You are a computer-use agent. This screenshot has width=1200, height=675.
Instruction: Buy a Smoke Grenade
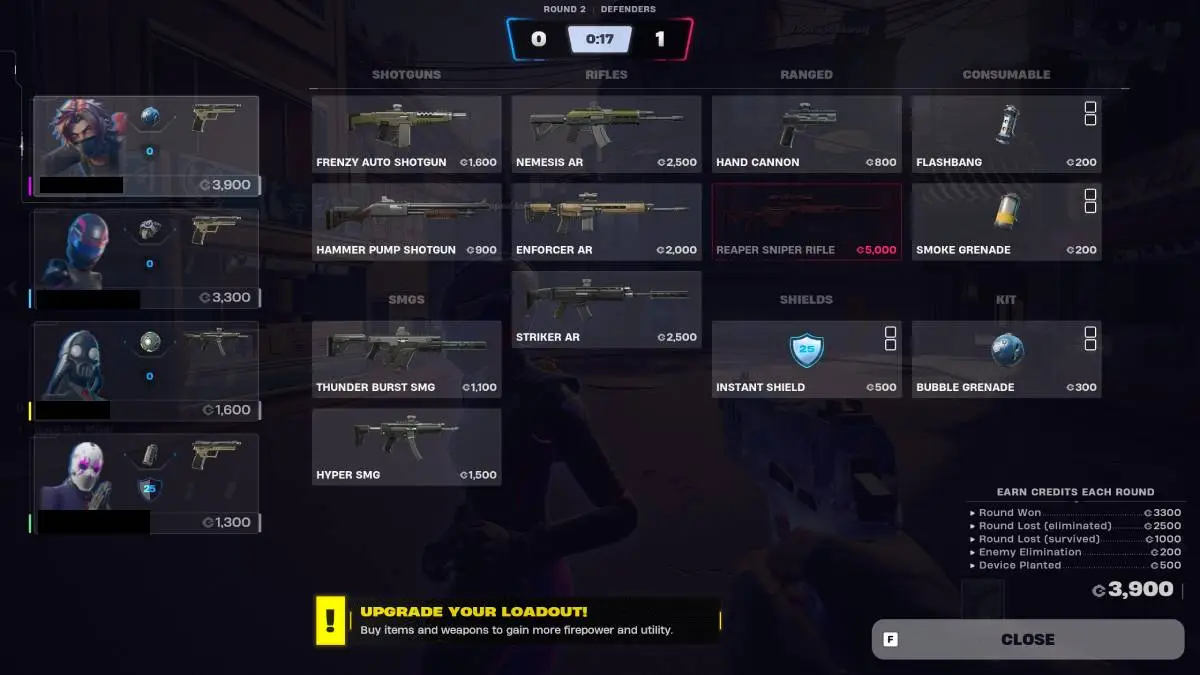point(1006,221)
